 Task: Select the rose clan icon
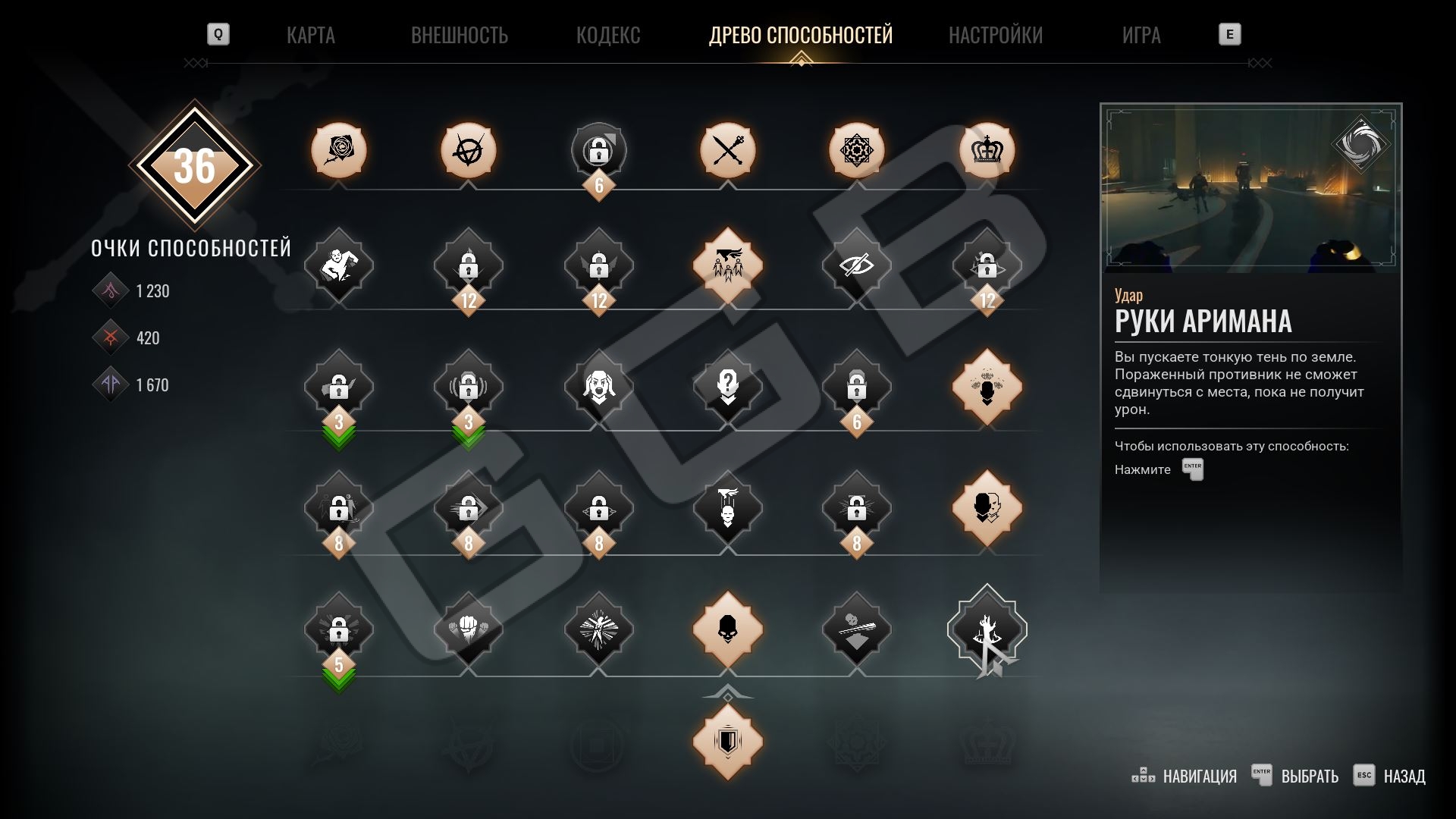point(339,150)
